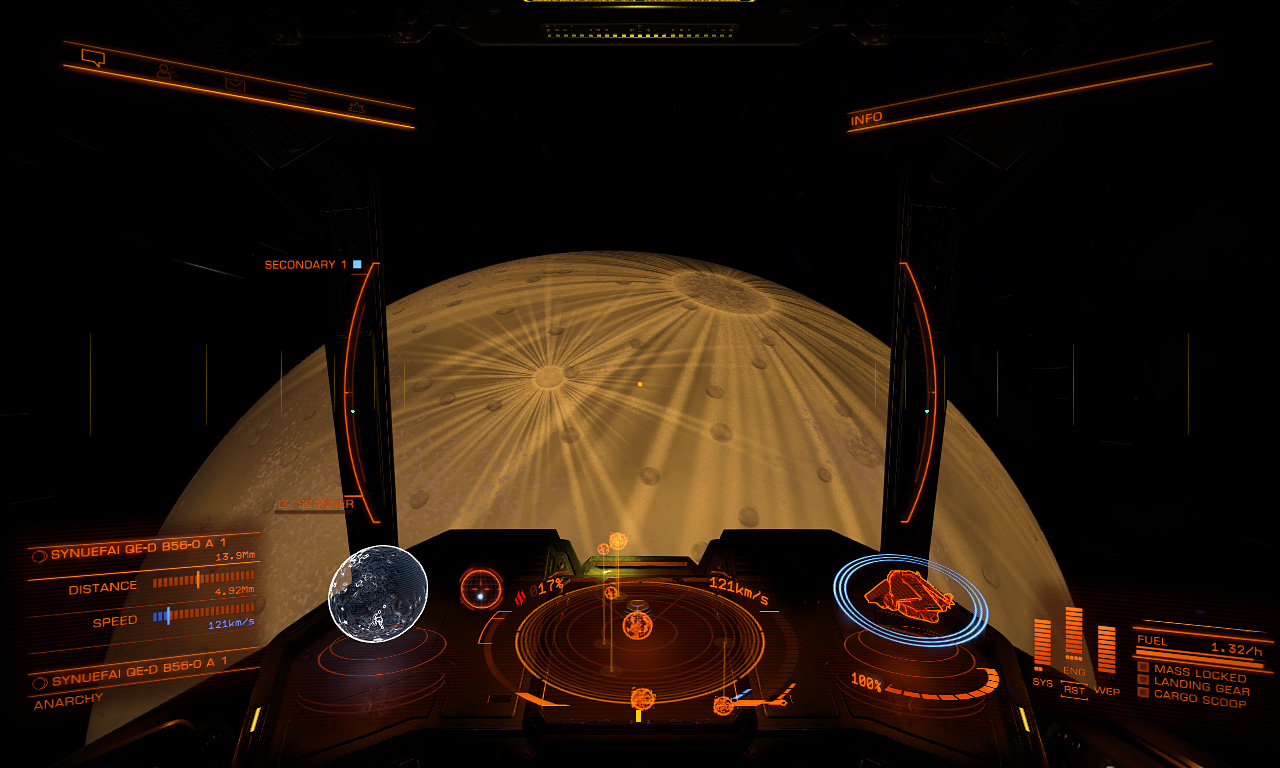Screen dimensions: 1280x768
Task: Click the circular radar sensor scanner
Action: [x=638, y=640]
